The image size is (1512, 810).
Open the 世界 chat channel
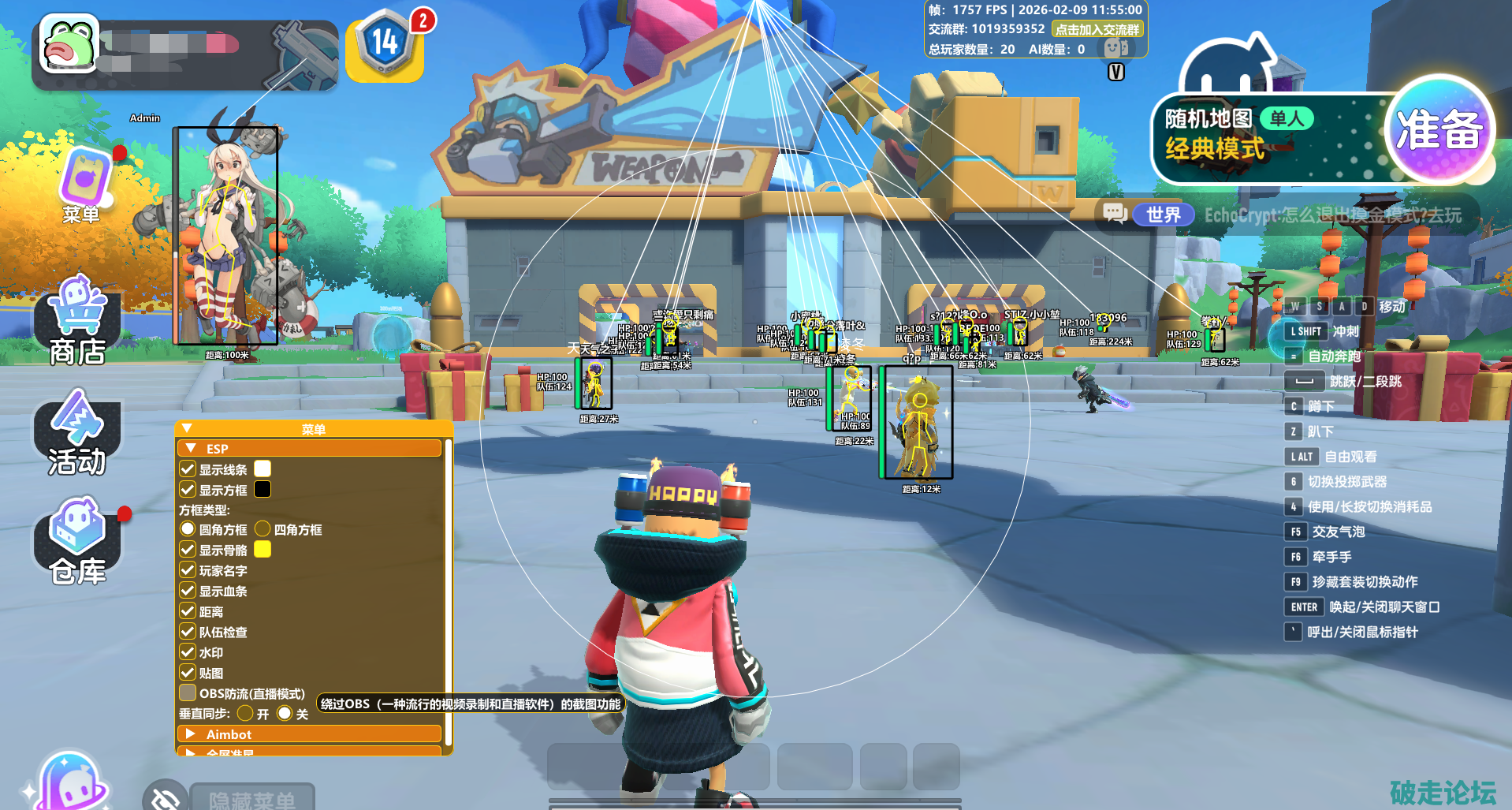pyautogui.click(x=1162, y=215)
